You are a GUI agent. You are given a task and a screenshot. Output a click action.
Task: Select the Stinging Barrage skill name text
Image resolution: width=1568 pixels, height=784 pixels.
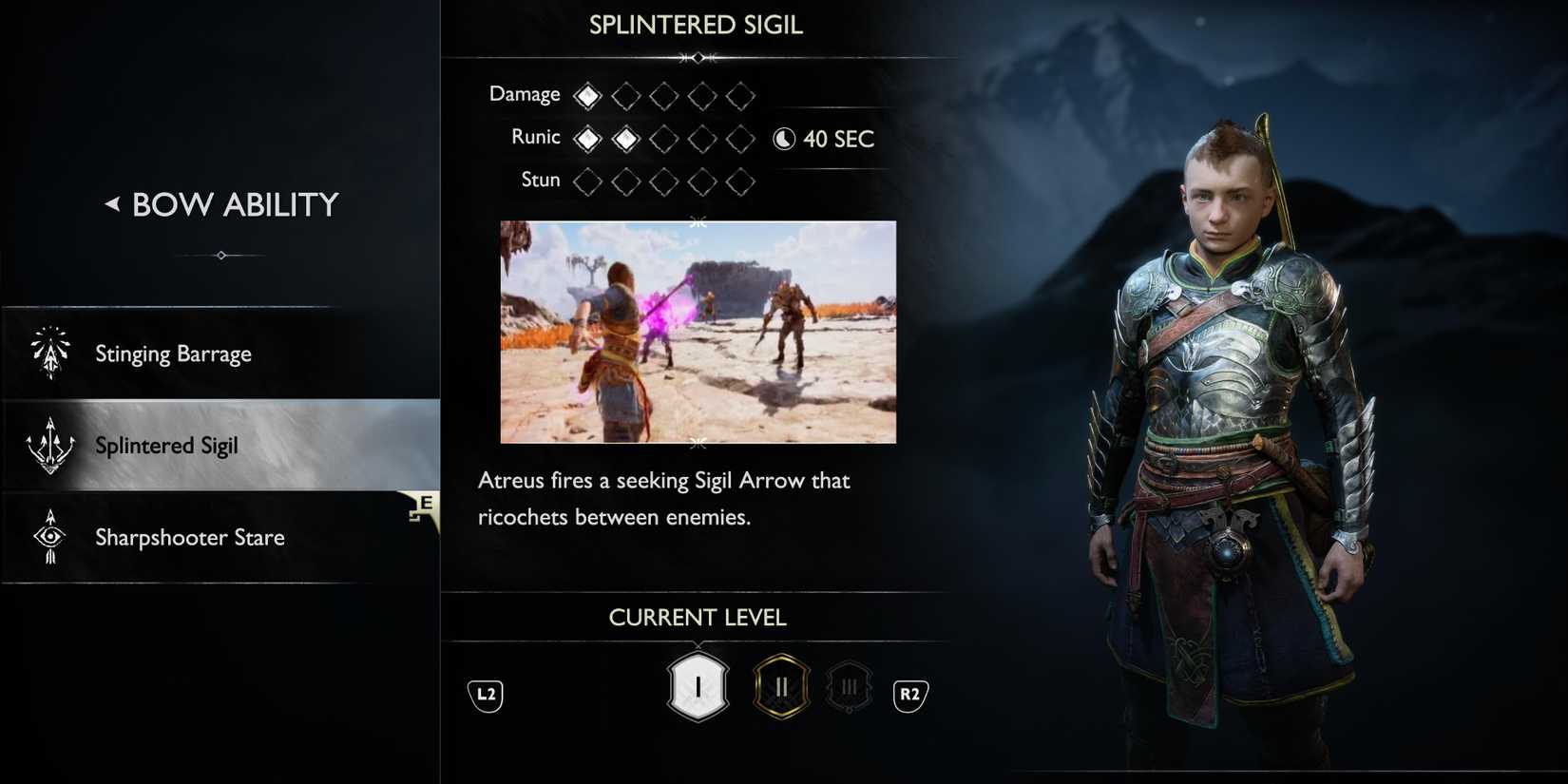(x=173, y=353)
